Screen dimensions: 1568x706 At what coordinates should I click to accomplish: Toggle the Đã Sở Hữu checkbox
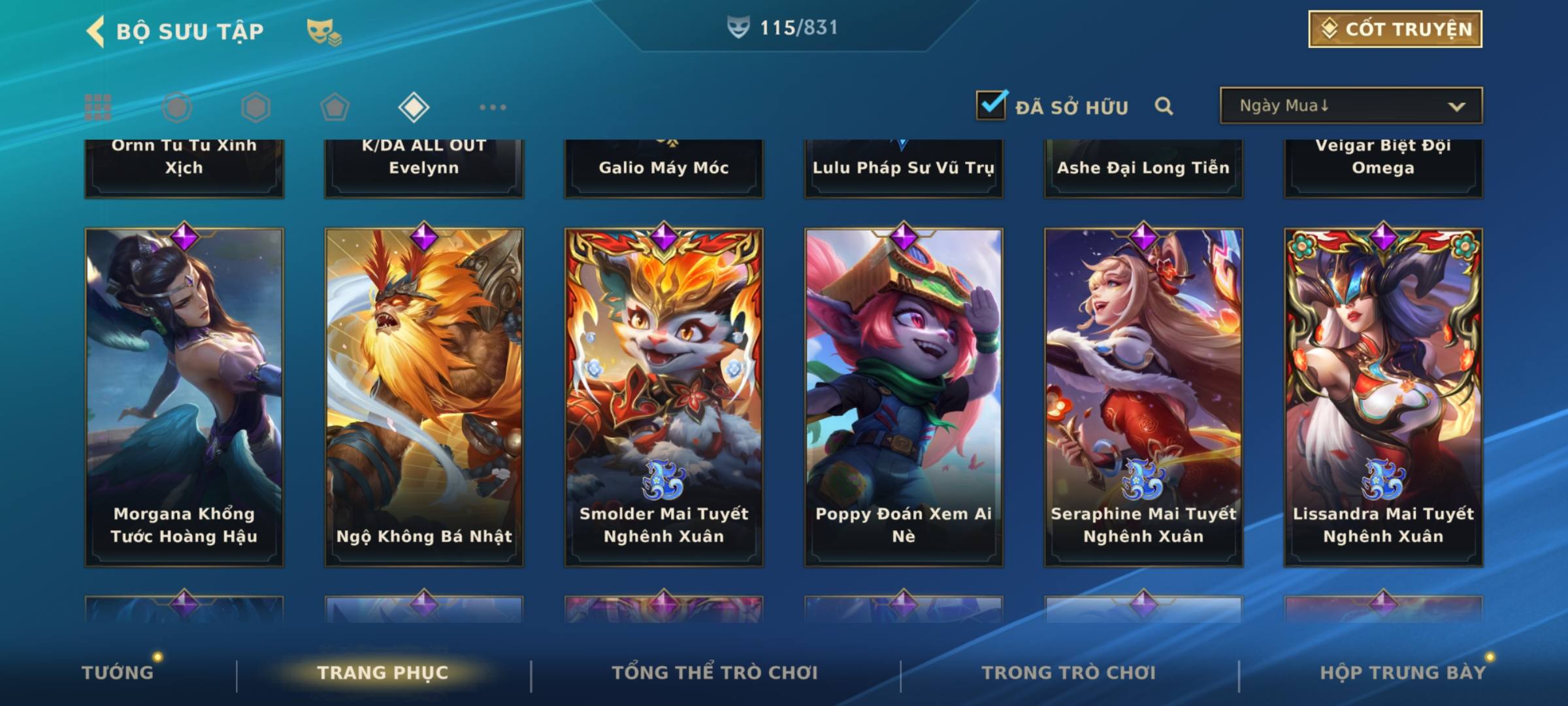[991, 105]
